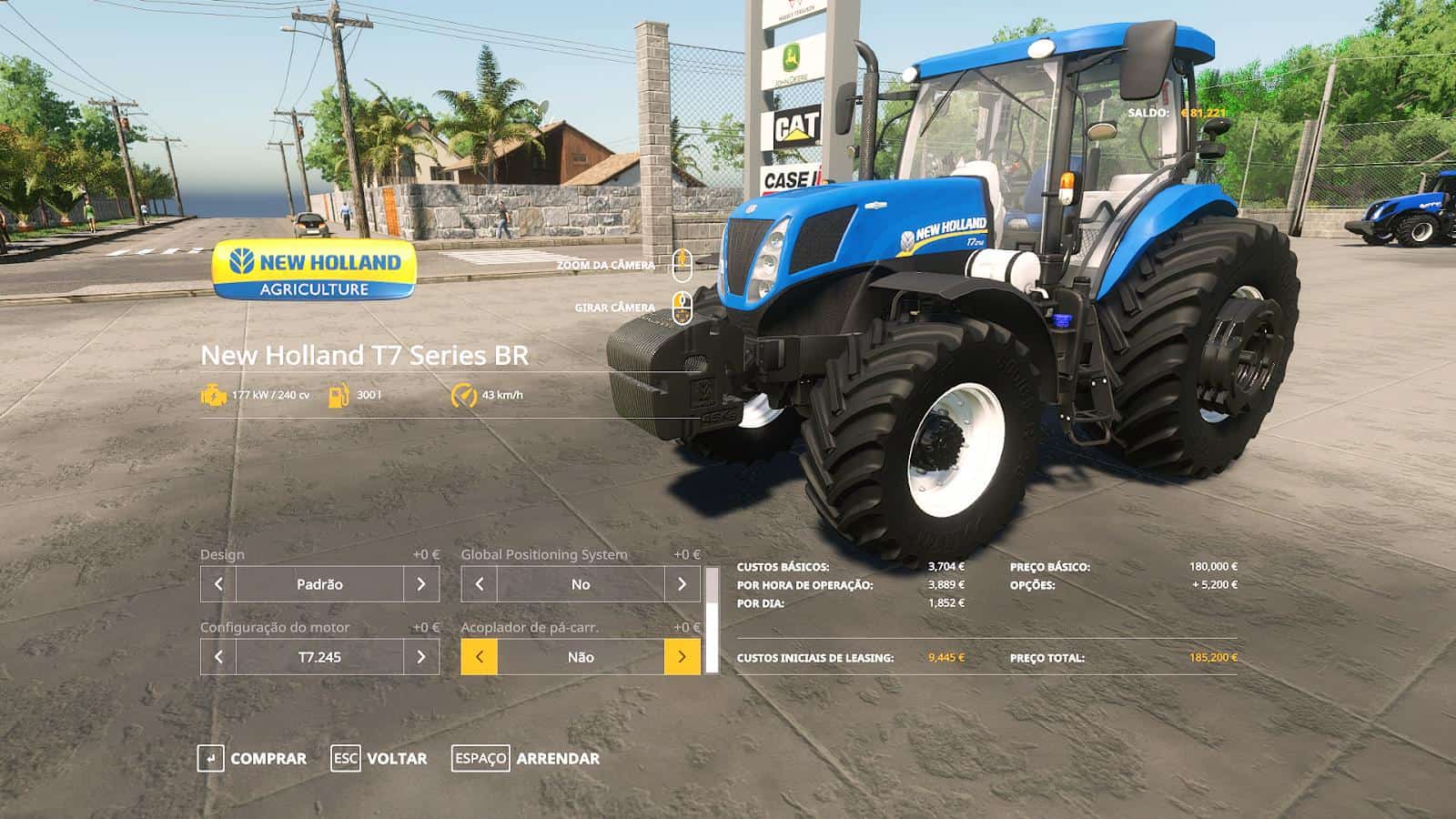Image resolution: width=1456 pixels, height=819 pixels.
Task: Click the options list scrollbar
Action: pos(713,621)
